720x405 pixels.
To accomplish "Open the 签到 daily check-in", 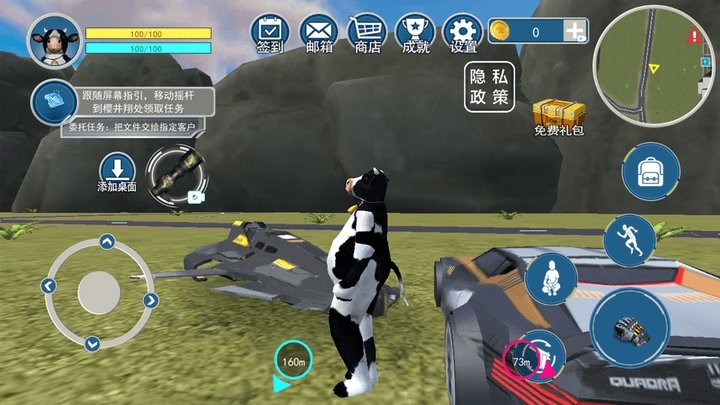I will tap(270, 31).
